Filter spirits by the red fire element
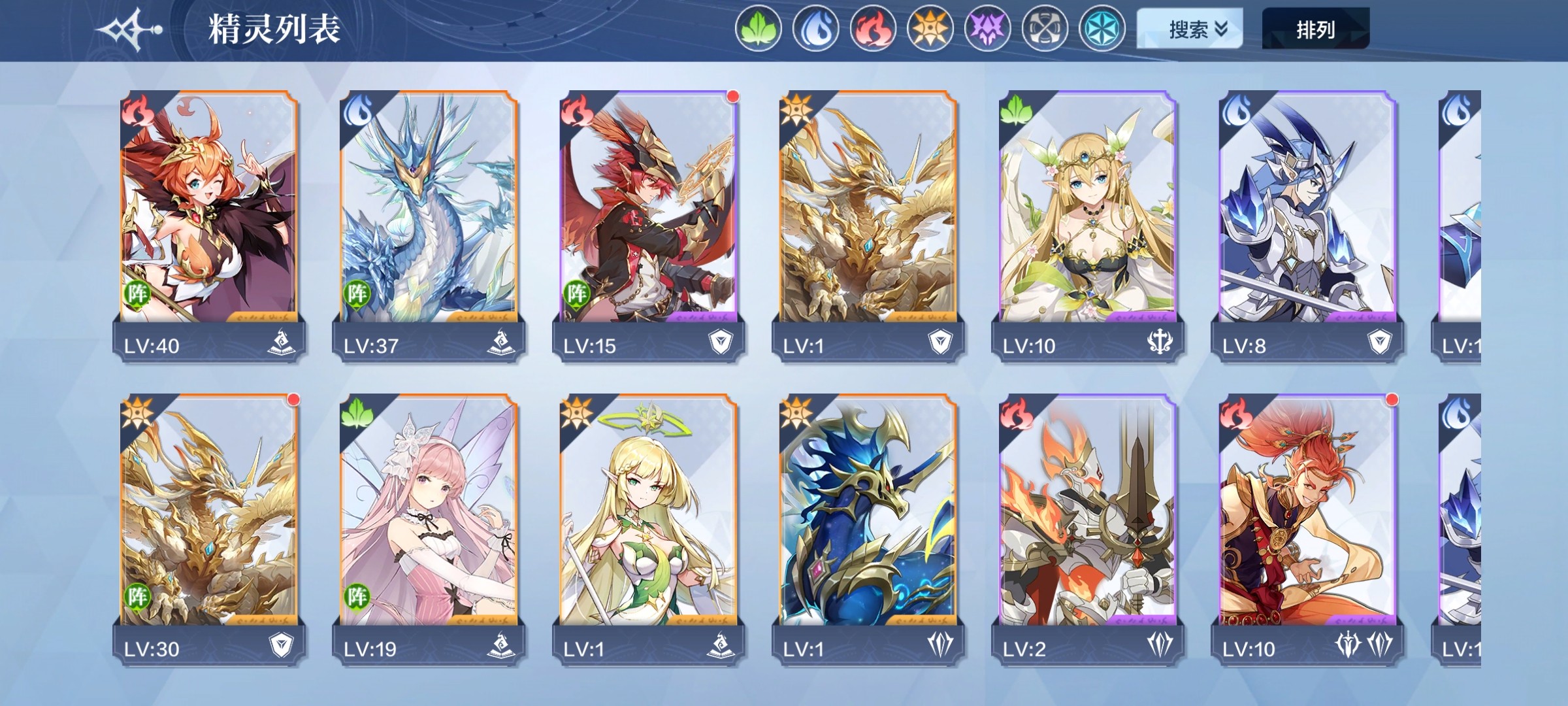The width and height of the screenshot is (1568, 706). coord(873,29)
